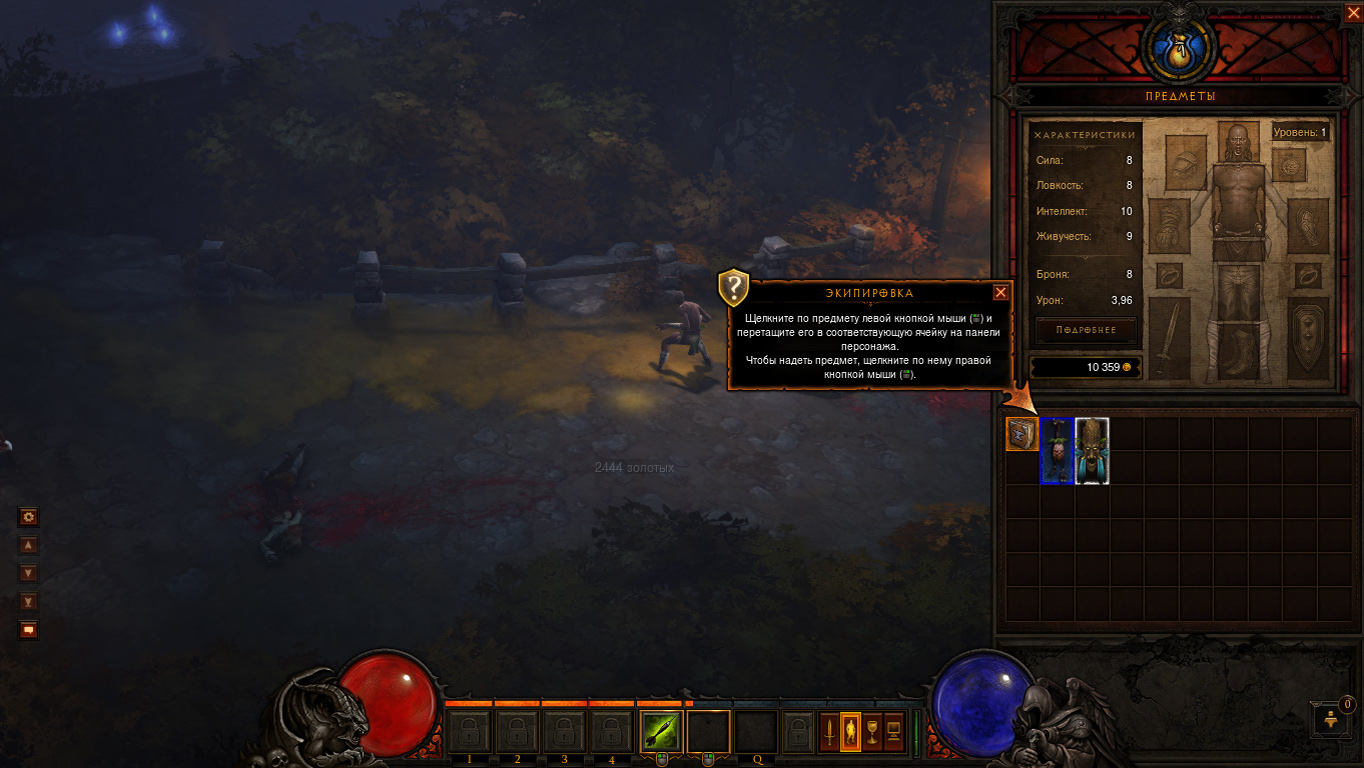Select the anvil book item in inventory
1364x768 pixels.
[1022, 434]
